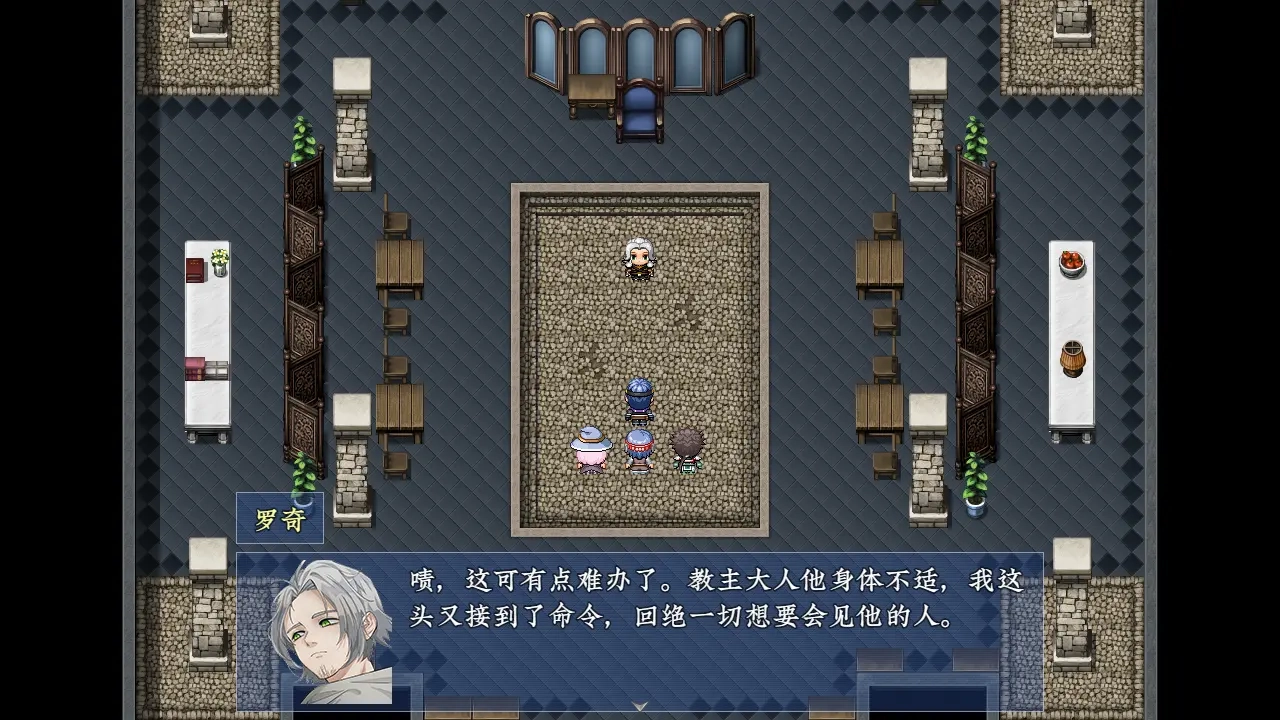
Task: Click the red-capped party member sprite
Action: pos(638,448)
